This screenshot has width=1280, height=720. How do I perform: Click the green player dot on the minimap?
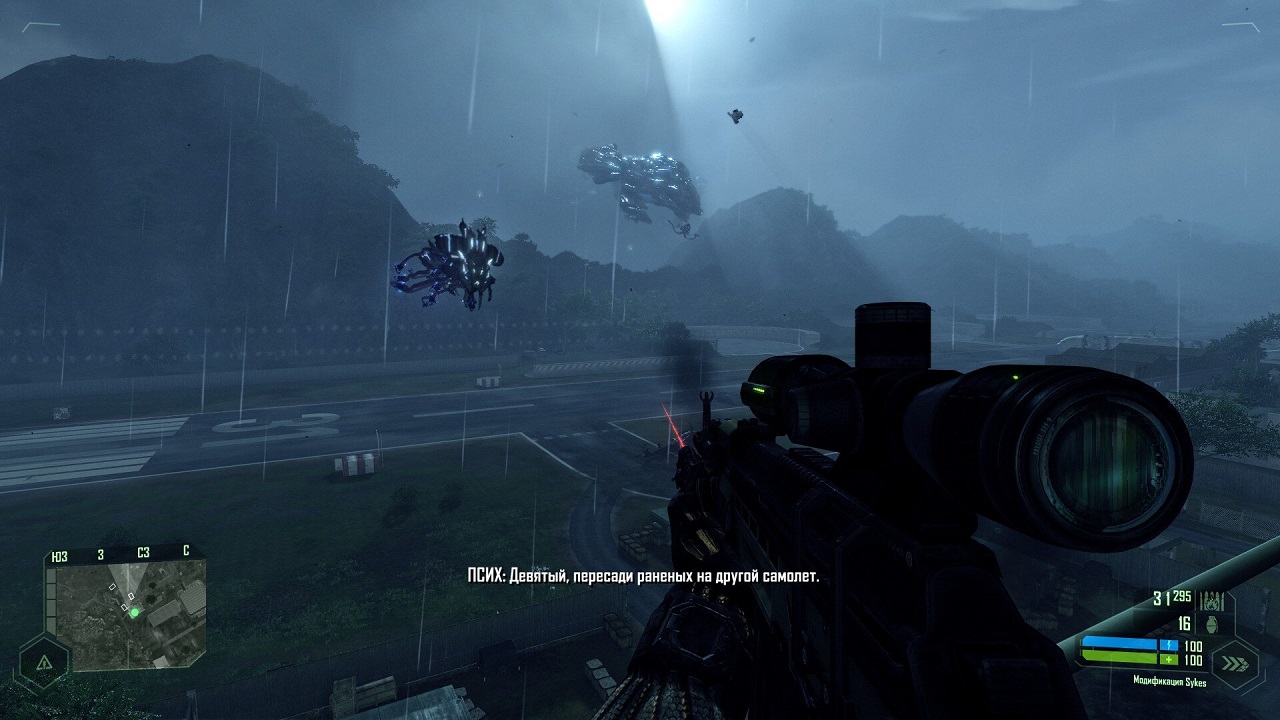click(x=135, y=612)
